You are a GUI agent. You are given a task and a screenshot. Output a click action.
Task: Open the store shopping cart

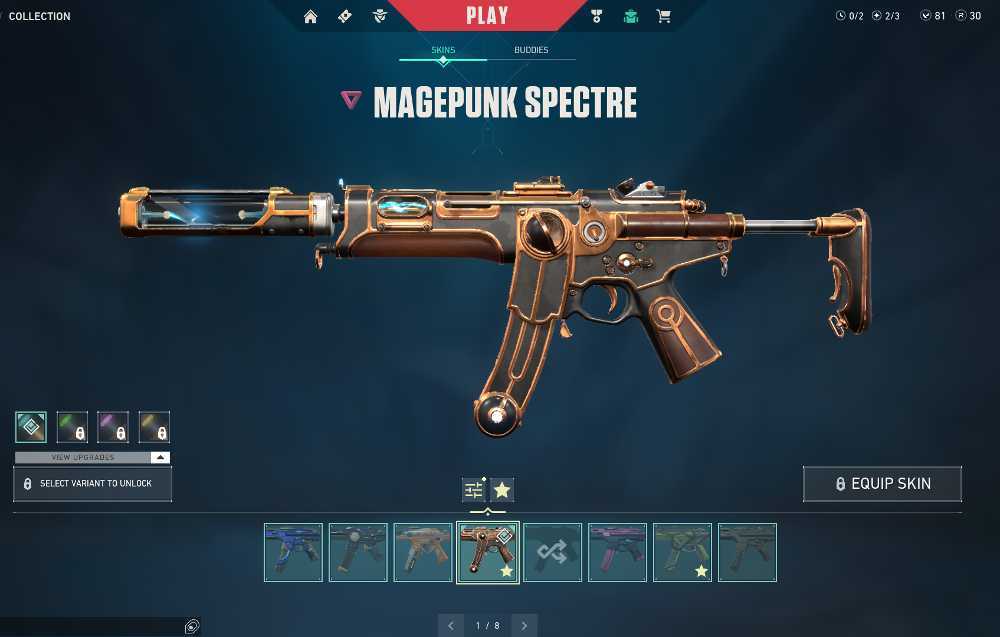click(x=663, y=16)
